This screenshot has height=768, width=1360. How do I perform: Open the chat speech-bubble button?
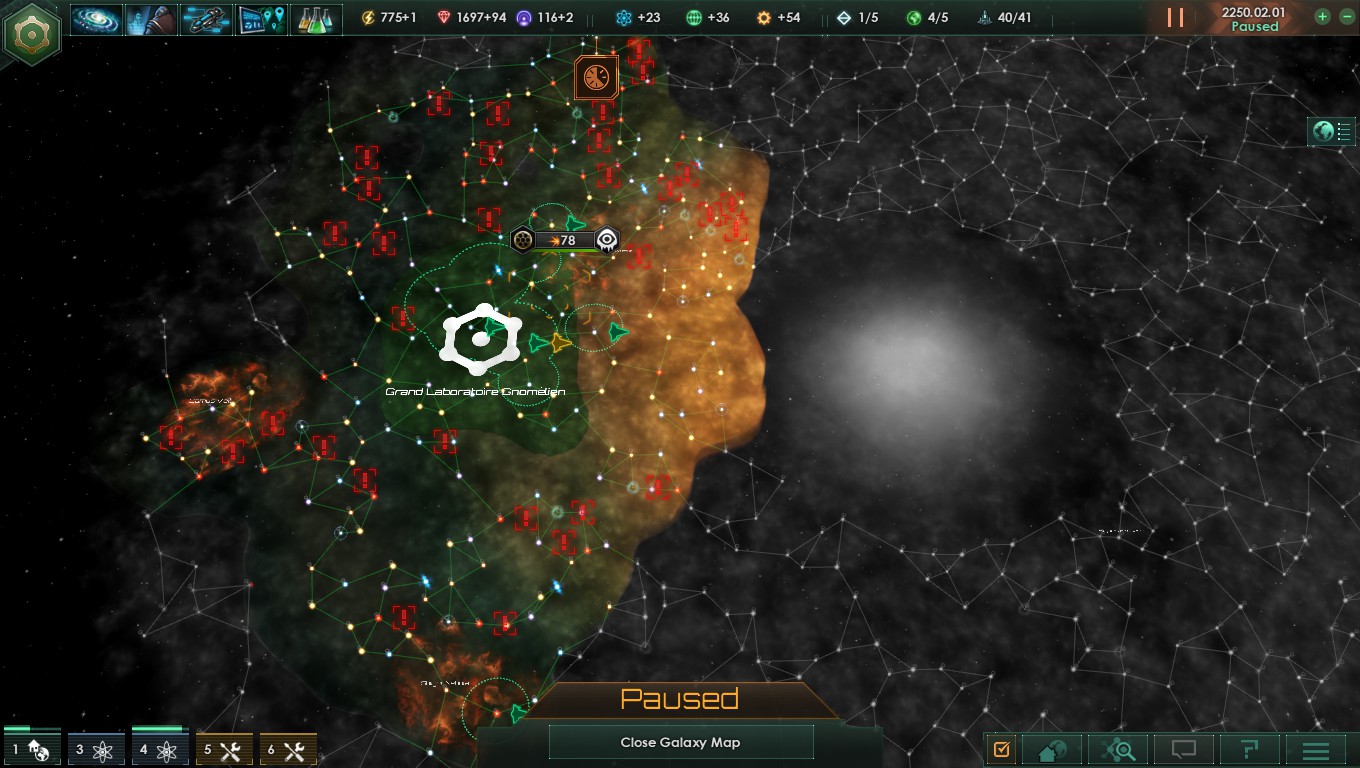tap(1184, 749)
